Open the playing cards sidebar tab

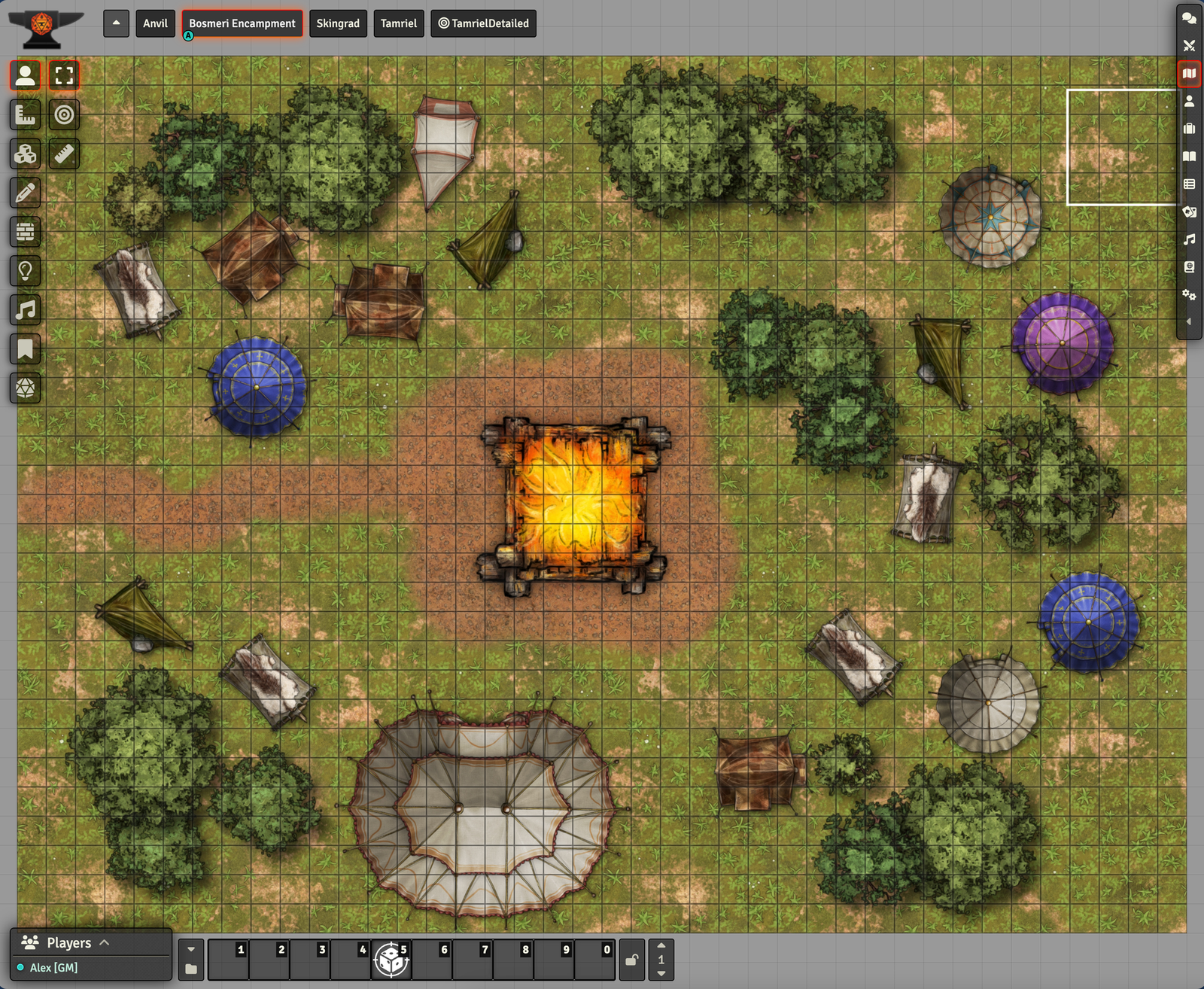point(1189,211)
